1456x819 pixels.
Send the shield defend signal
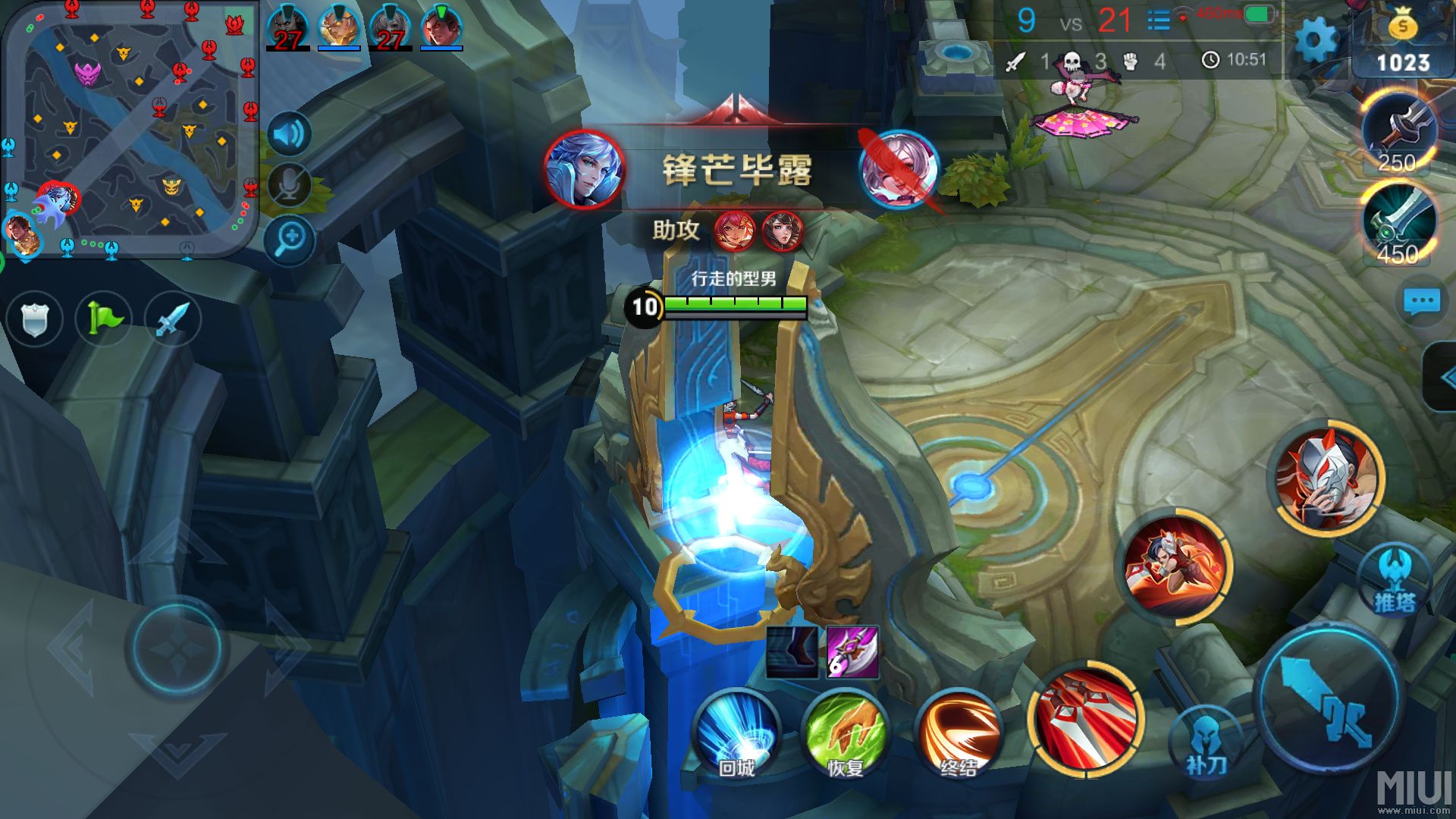[x=35, y=318]
